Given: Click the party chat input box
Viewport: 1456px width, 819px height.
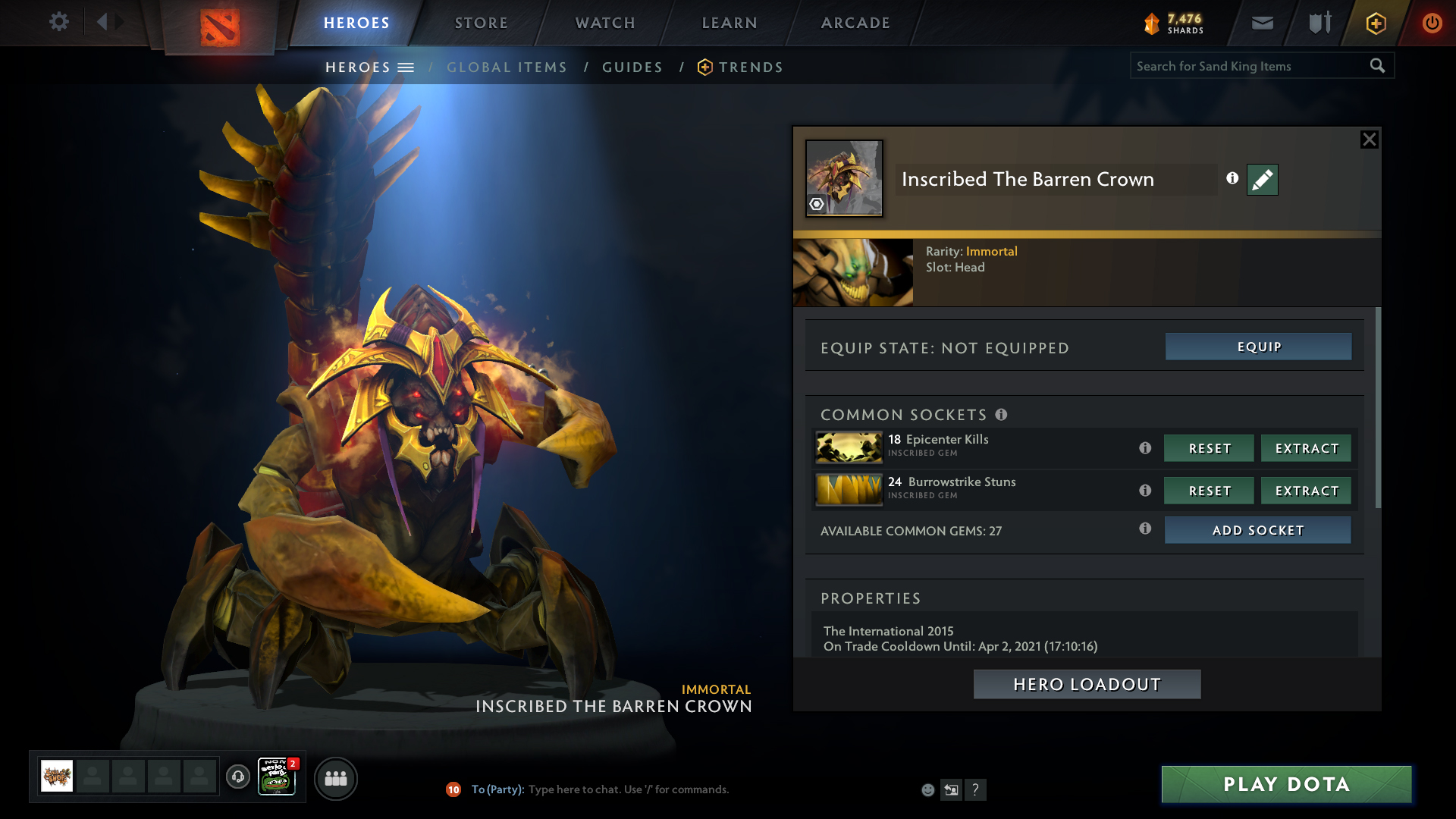Looking at the screenshot, I should coord(628,789).
